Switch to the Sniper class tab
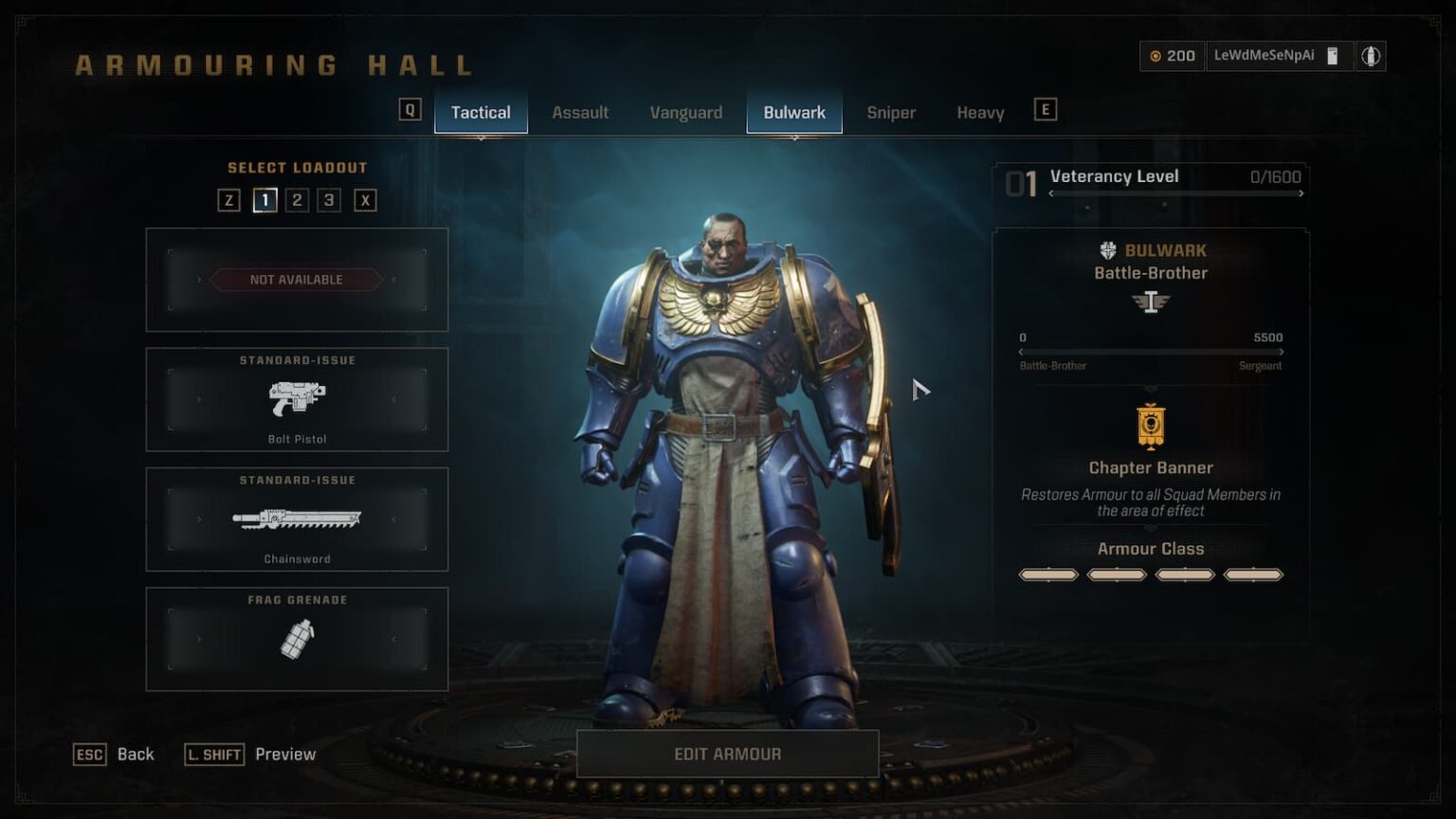Viewport: 1456px width, 819px height. (x=891, y=112)
